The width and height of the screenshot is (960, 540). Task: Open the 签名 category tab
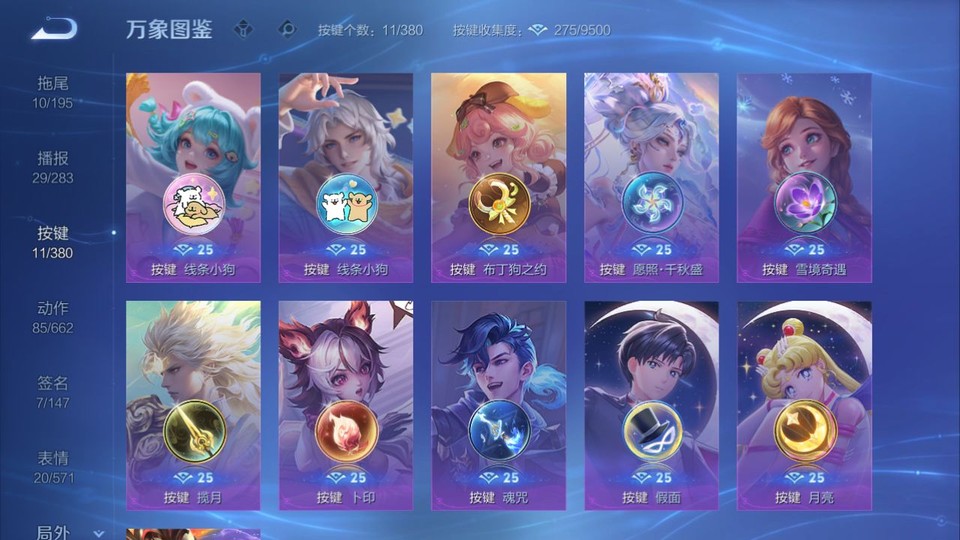tap(53, 391)
